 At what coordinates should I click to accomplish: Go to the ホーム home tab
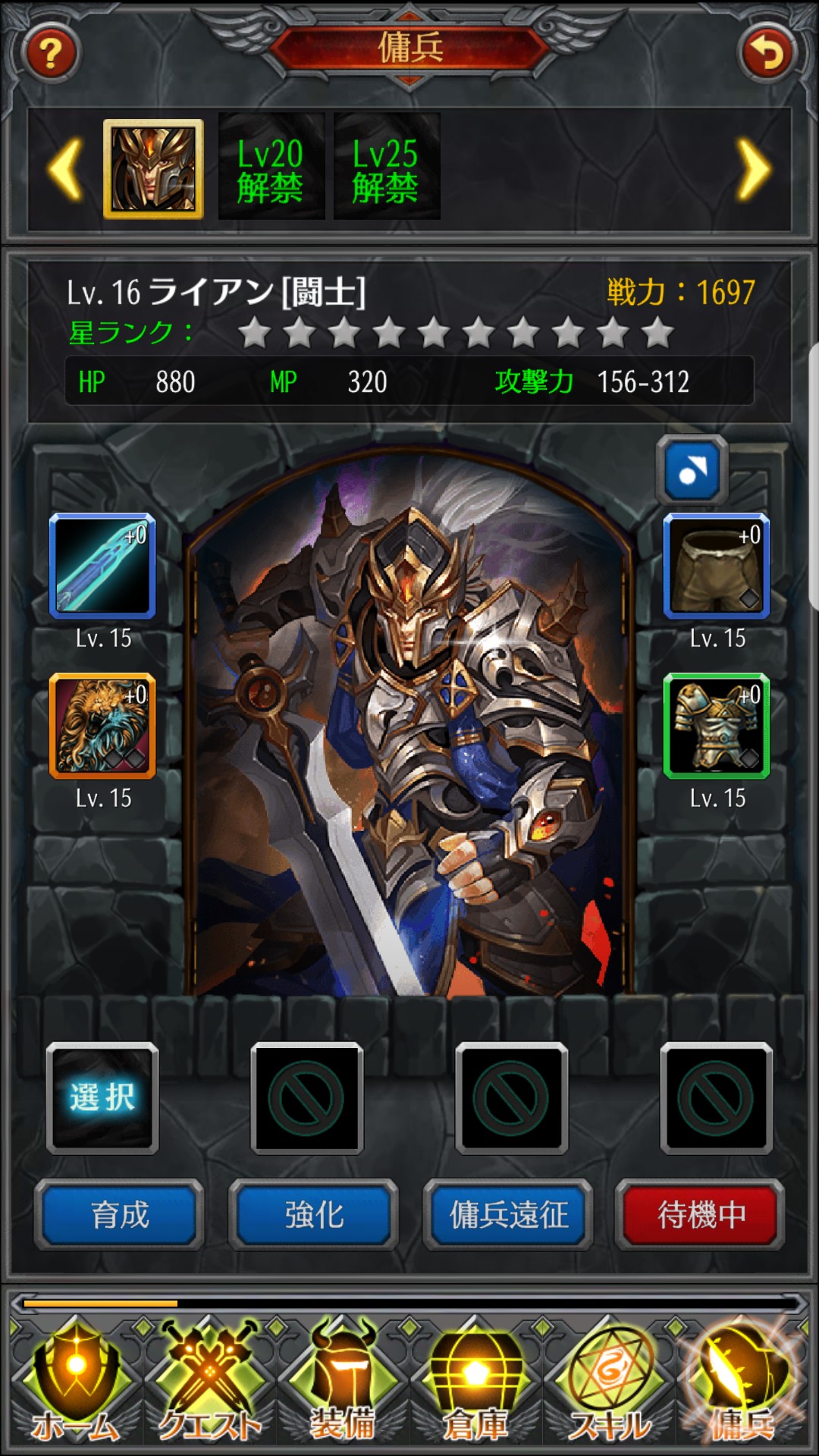click(75, 1384)
